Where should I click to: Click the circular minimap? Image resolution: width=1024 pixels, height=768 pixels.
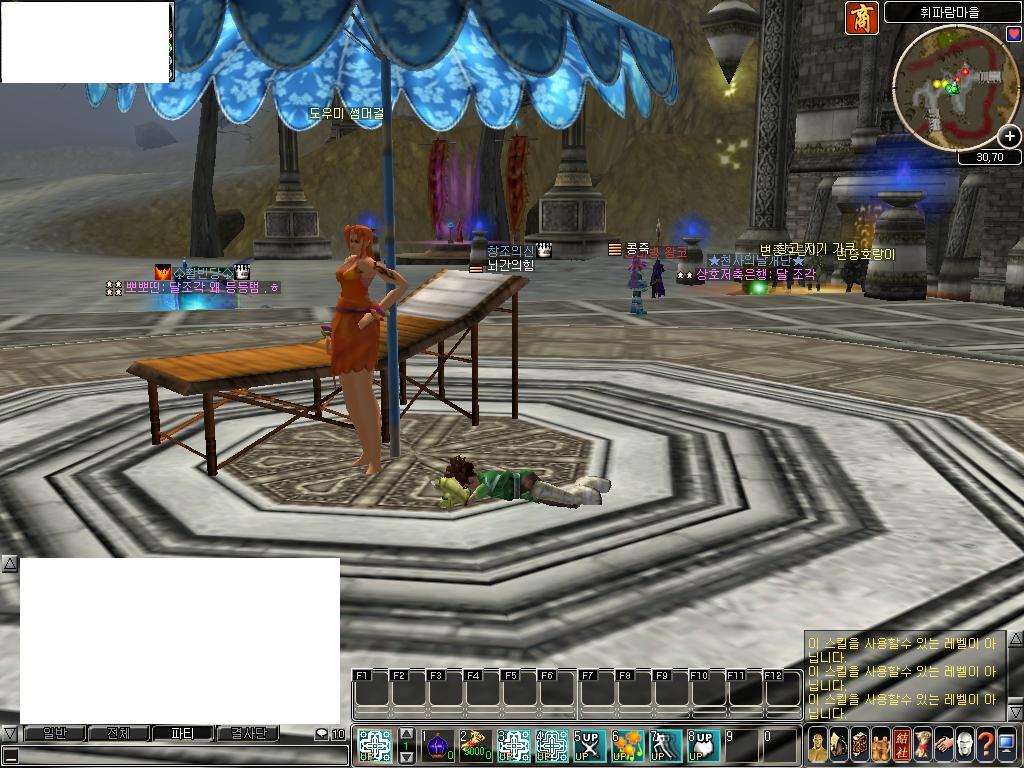pos(950,88)
